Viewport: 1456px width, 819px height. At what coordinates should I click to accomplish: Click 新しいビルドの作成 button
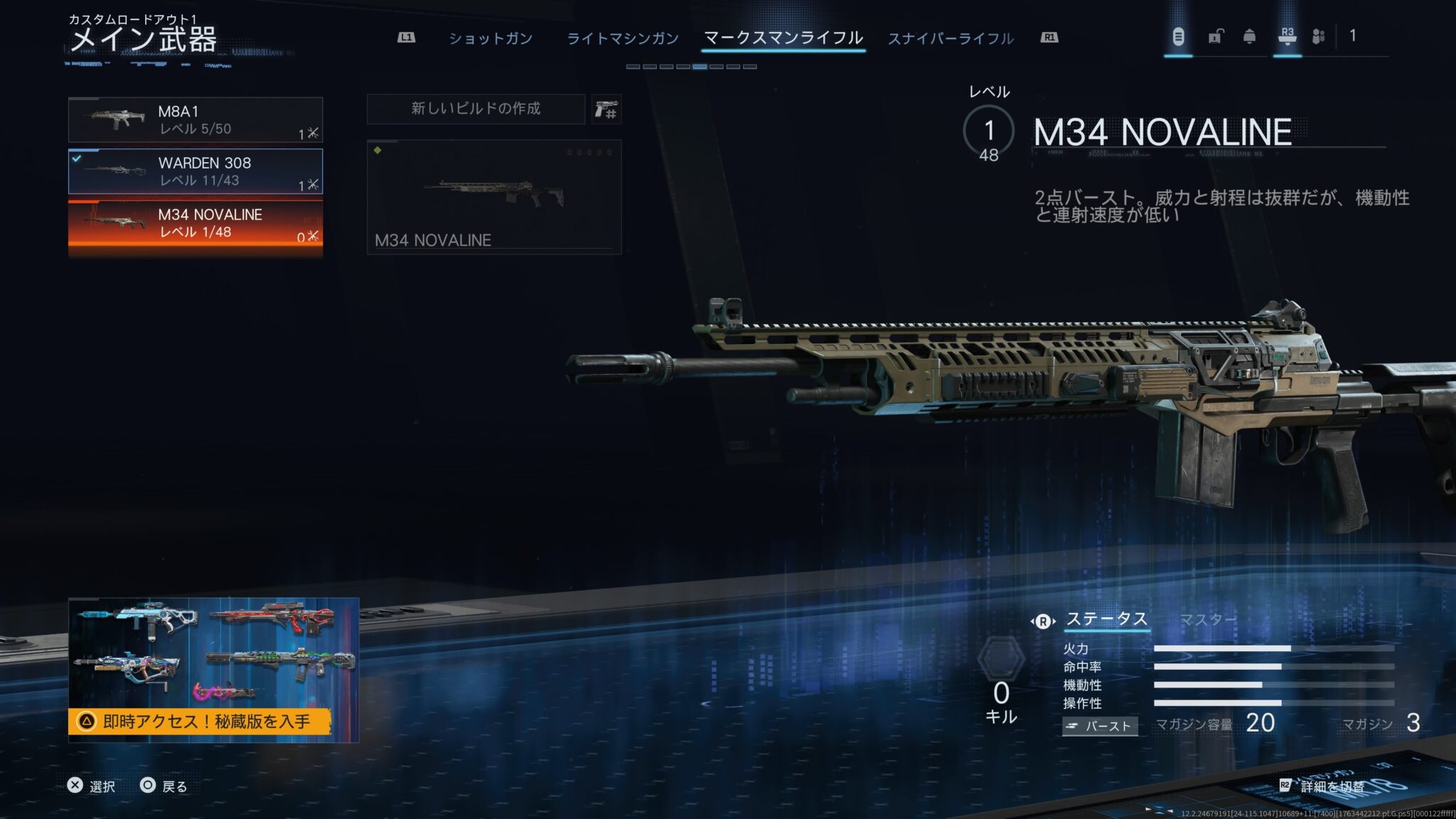coord(475,109)
